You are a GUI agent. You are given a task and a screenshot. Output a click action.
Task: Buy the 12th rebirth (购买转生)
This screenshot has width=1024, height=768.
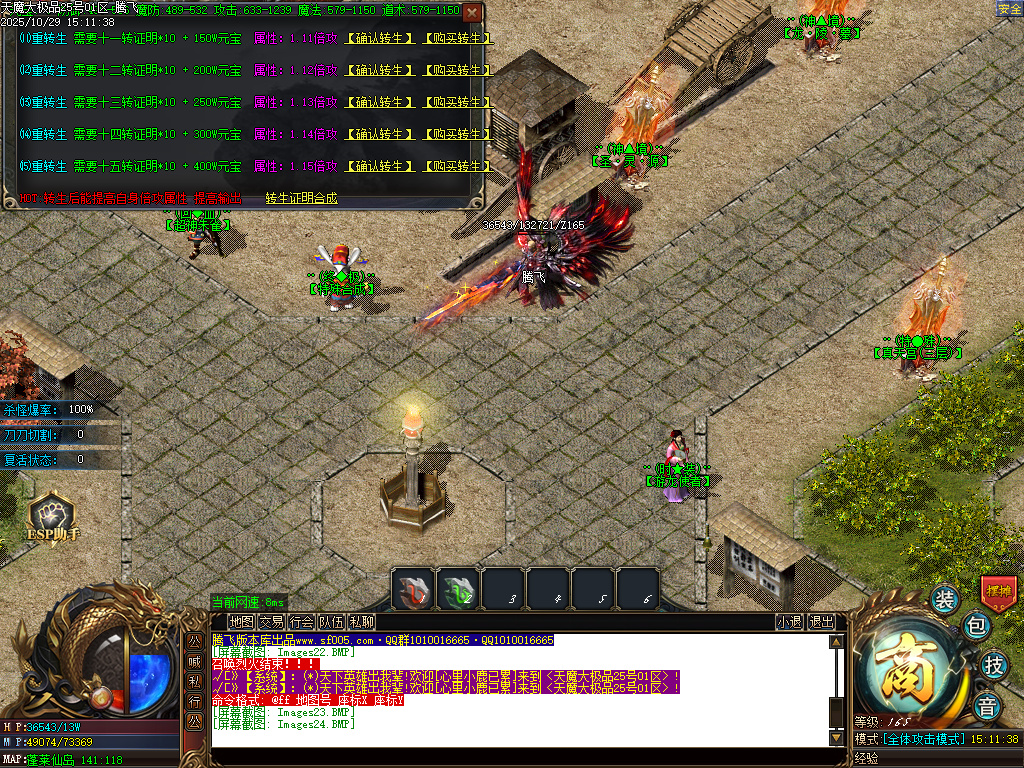[457, 71]
